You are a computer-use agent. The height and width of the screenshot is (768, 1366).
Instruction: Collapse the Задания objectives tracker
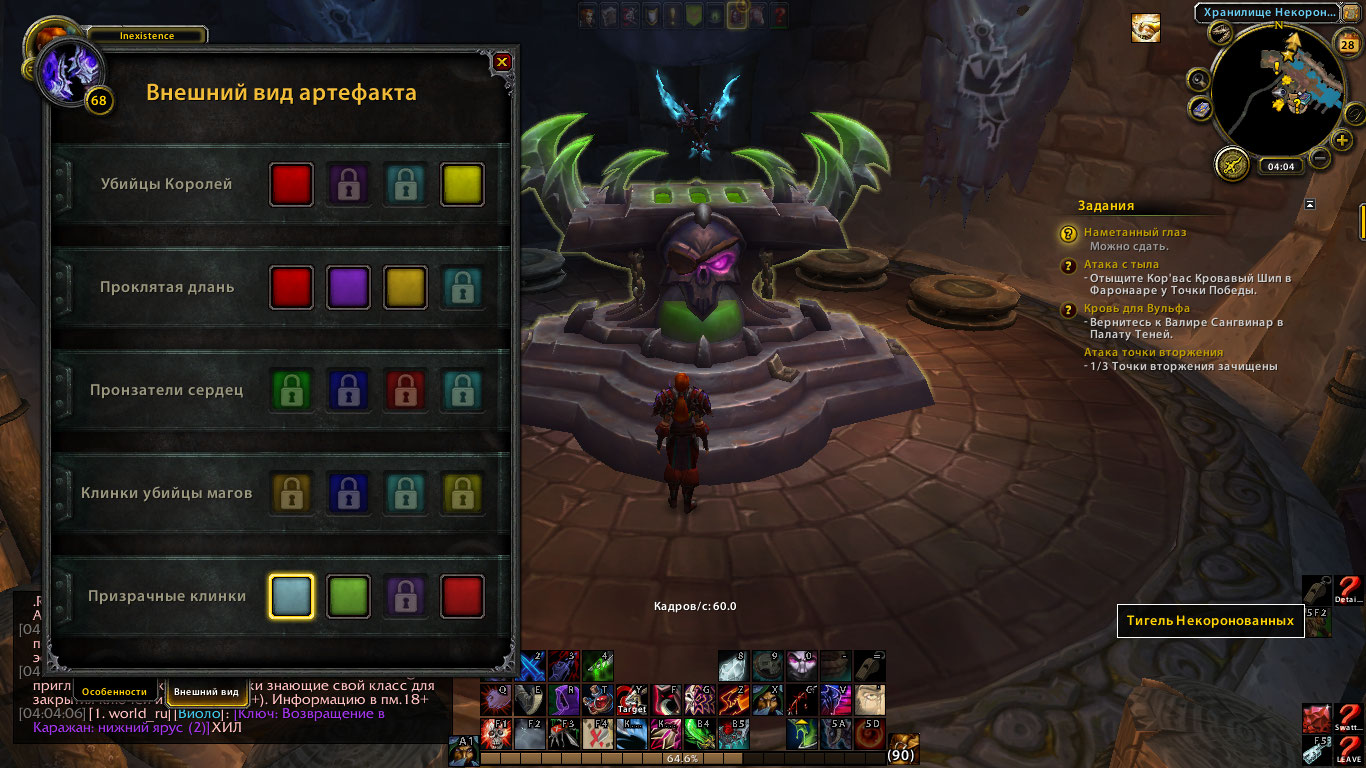pyautogui.click(x=1310, y=205)
